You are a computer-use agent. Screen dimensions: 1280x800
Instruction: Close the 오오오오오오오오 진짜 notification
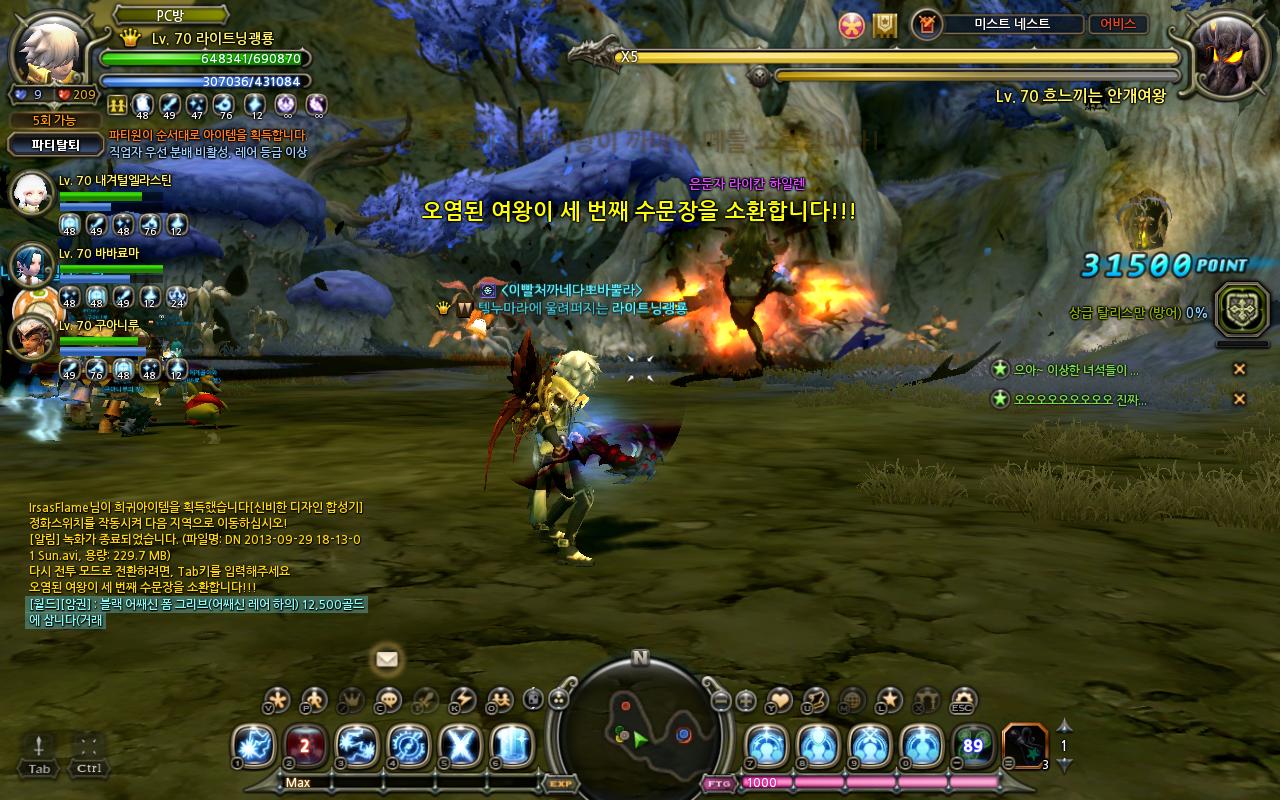click(1239, 399)
